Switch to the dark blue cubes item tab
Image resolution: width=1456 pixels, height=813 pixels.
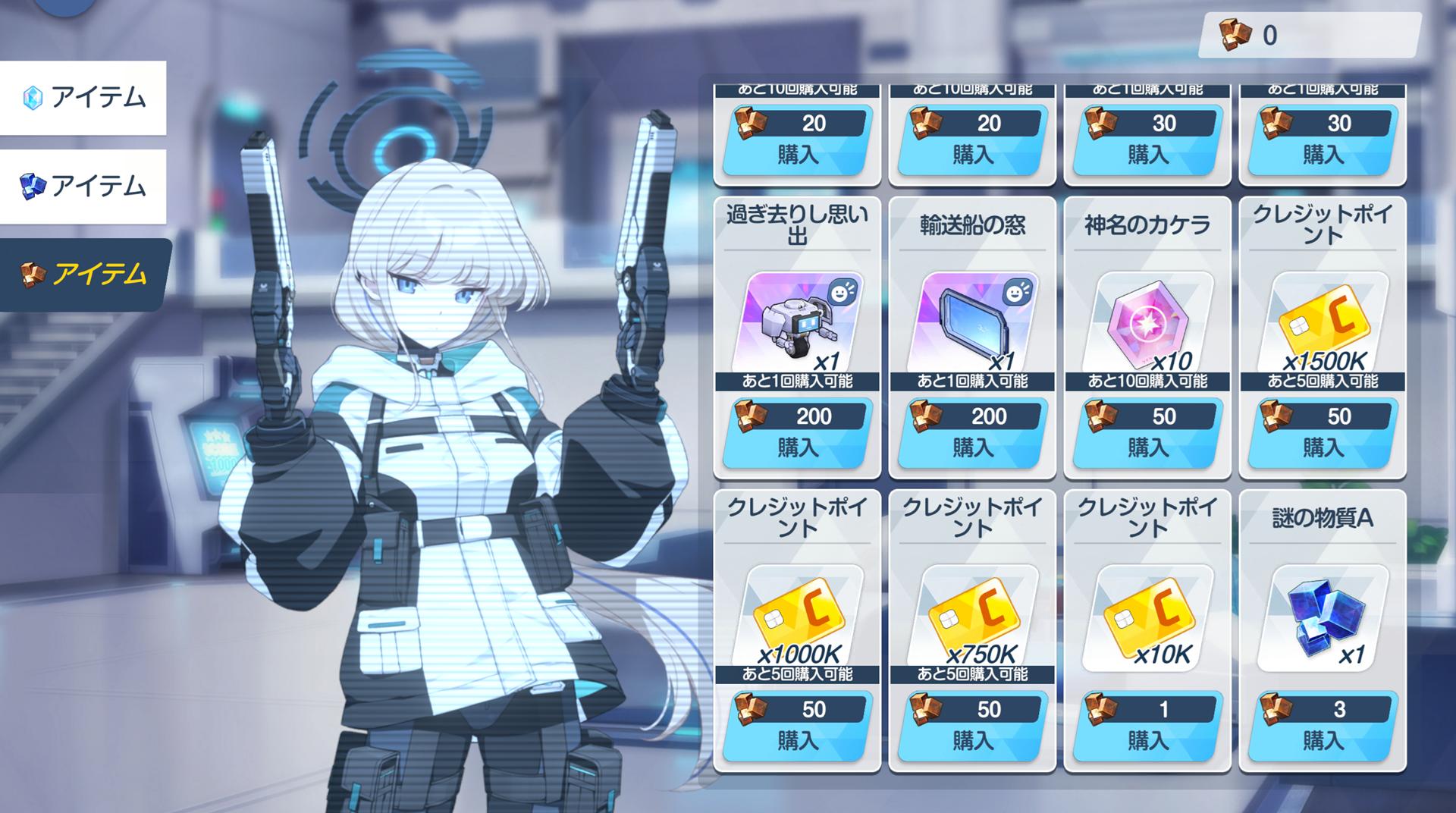pos(83,187)
